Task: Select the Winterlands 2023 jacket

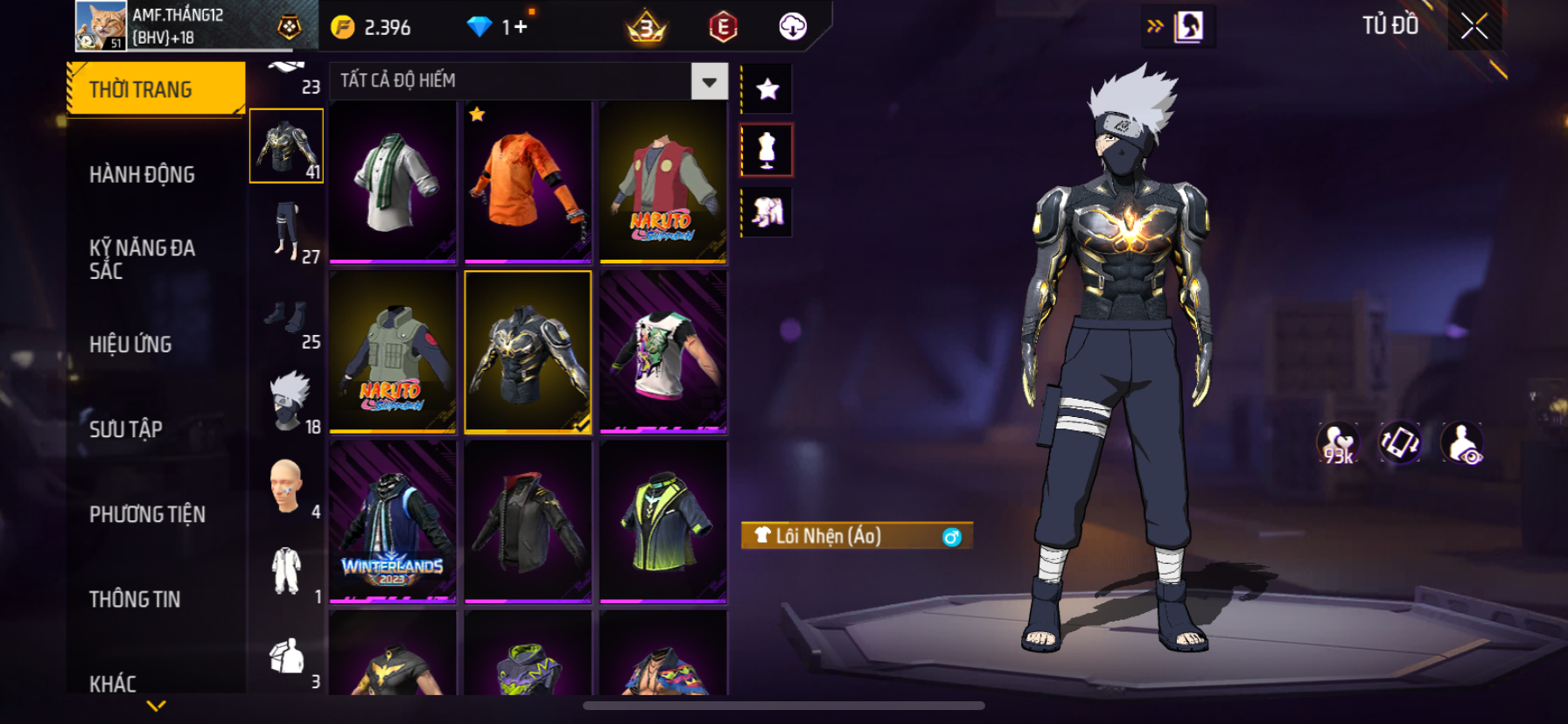Action: coord(393,521)
